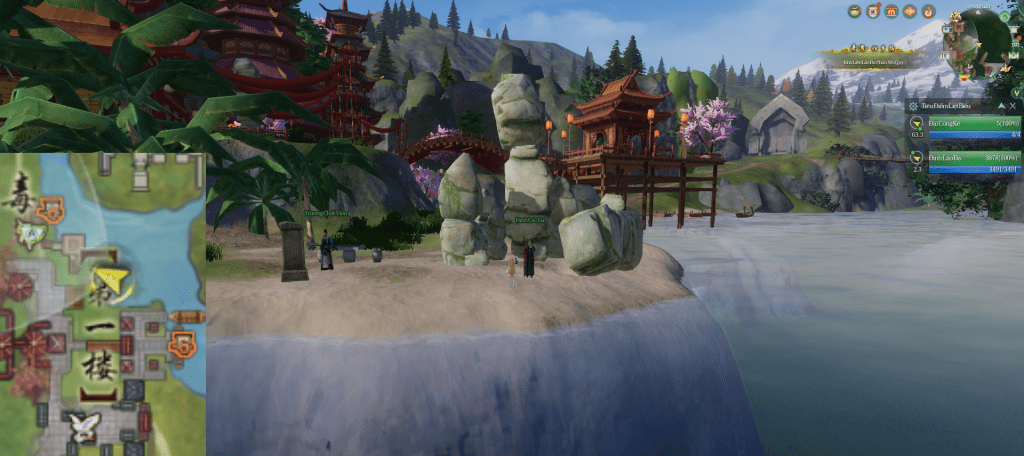Viewport: 1024px width, 456px height.
Task: Click the torii gate icon
Action: 892,11
